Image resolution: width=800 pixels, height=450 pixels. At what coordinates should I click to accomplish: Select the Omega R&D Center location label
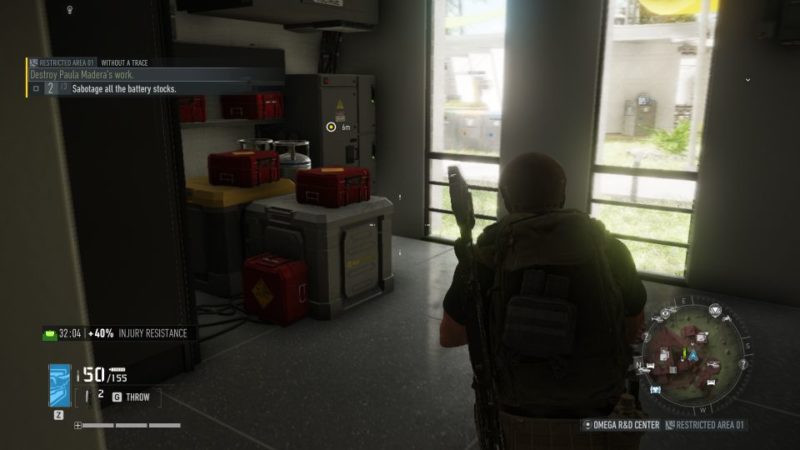[624, 425]
